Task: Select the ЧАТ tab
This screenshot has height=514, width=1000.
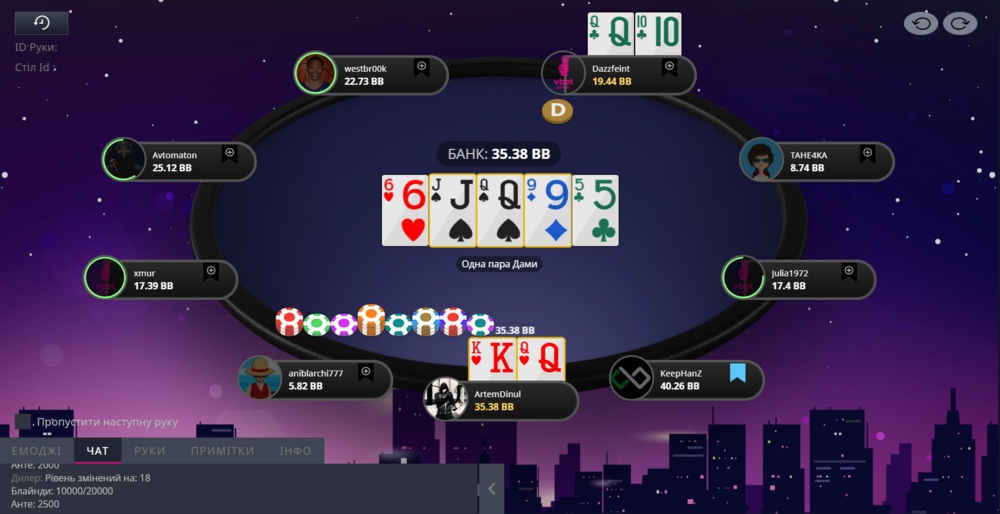Action: (98, 451)
